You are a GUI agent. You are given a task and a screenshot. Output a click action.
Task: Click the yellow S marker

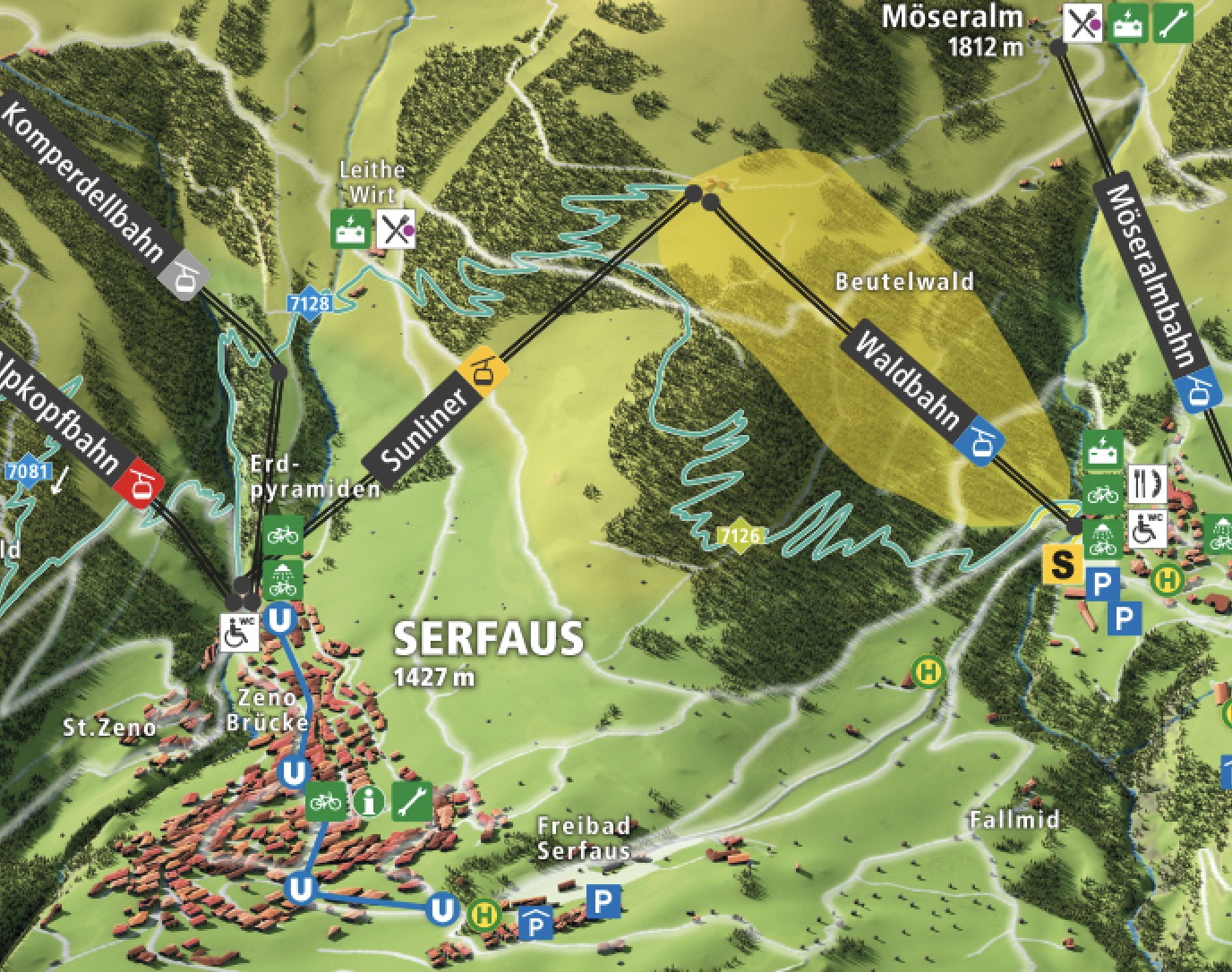pos(1063,565)
